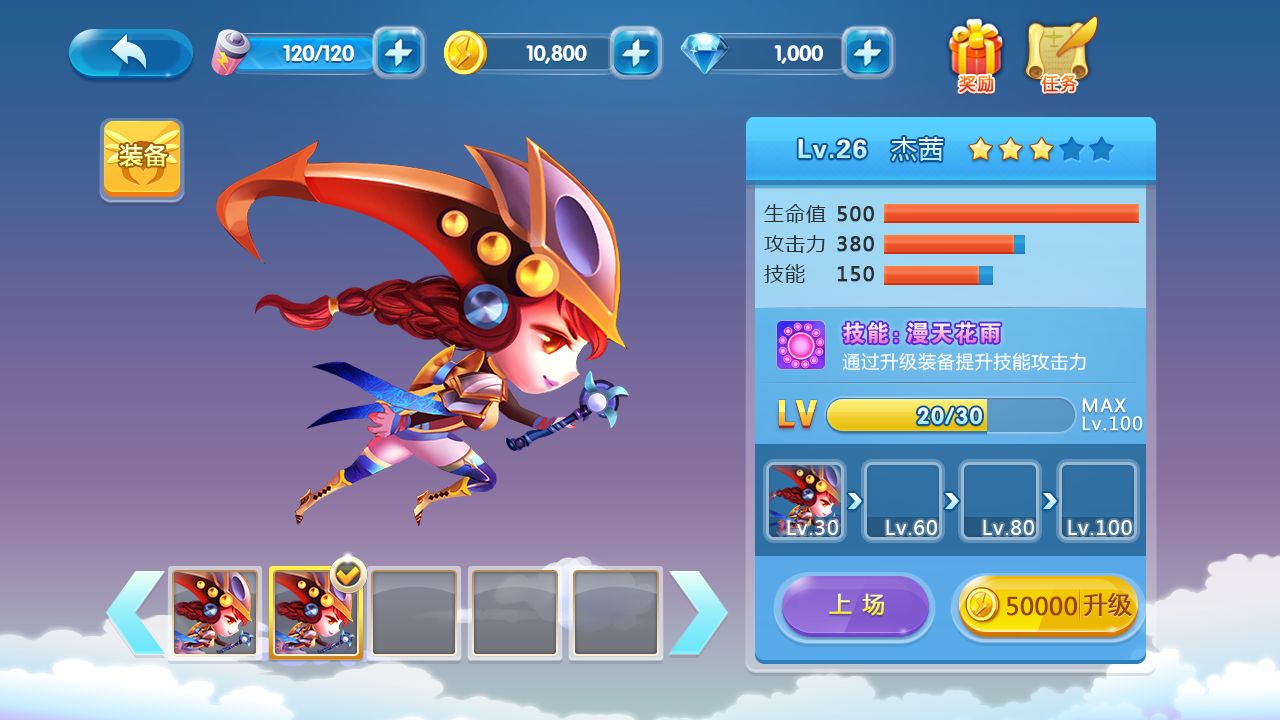Select the Lv.30 evolution portrait

pyautogui.click(x=805, y=501)
